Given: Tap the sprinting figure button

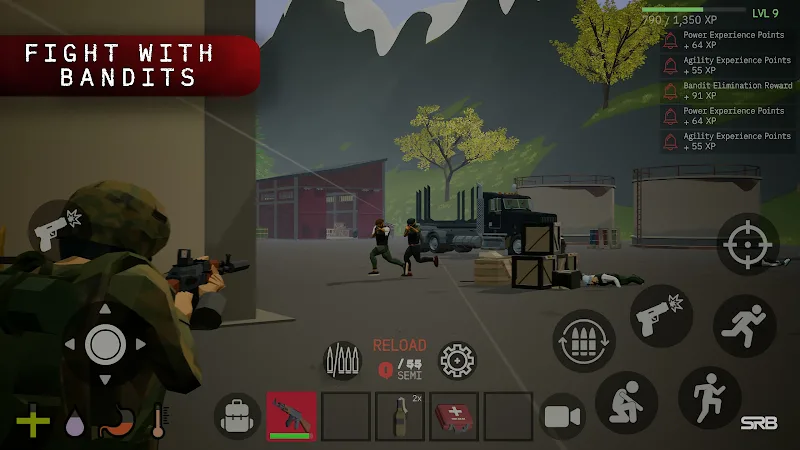Looking at the screenshot, I should pyautogui.click(x=745, y=326).
